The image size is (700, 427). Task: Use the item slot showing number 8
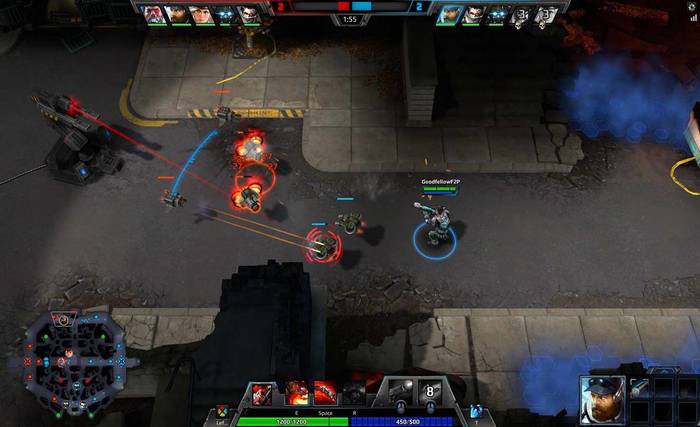click(431, 392)
